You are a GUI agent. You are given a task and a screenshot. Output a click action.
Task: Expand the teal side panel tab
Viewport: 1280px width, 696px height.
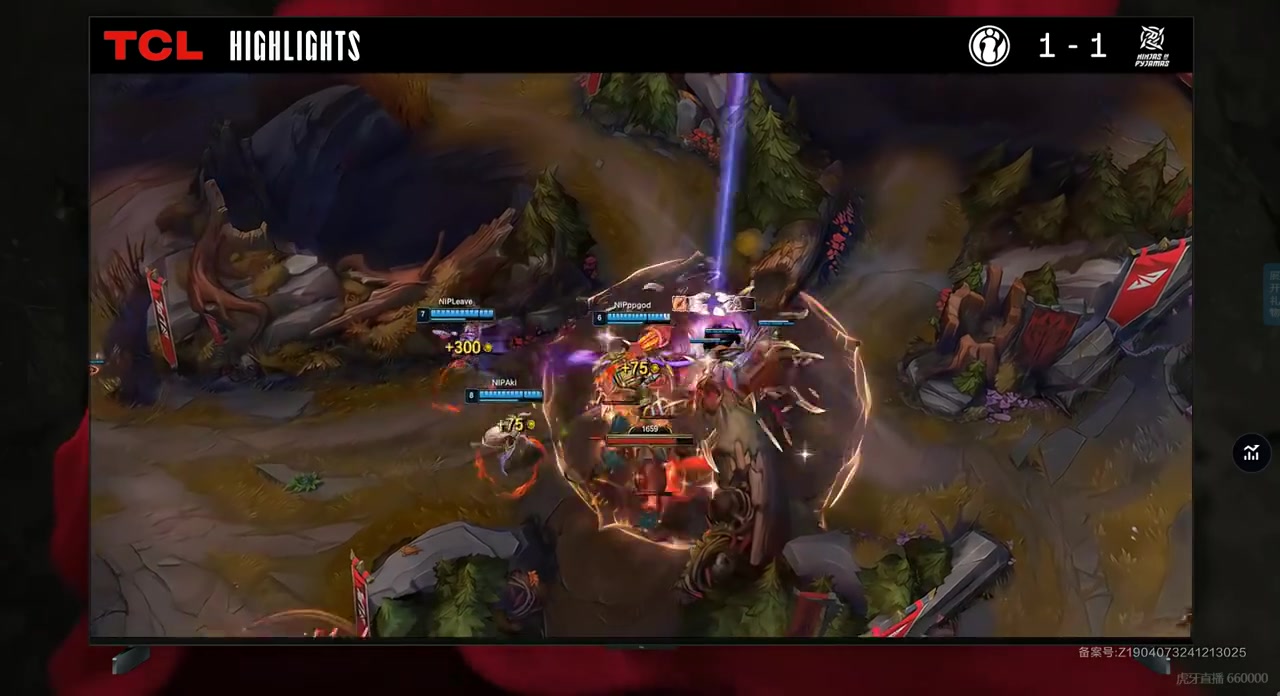coord(1273,294)
